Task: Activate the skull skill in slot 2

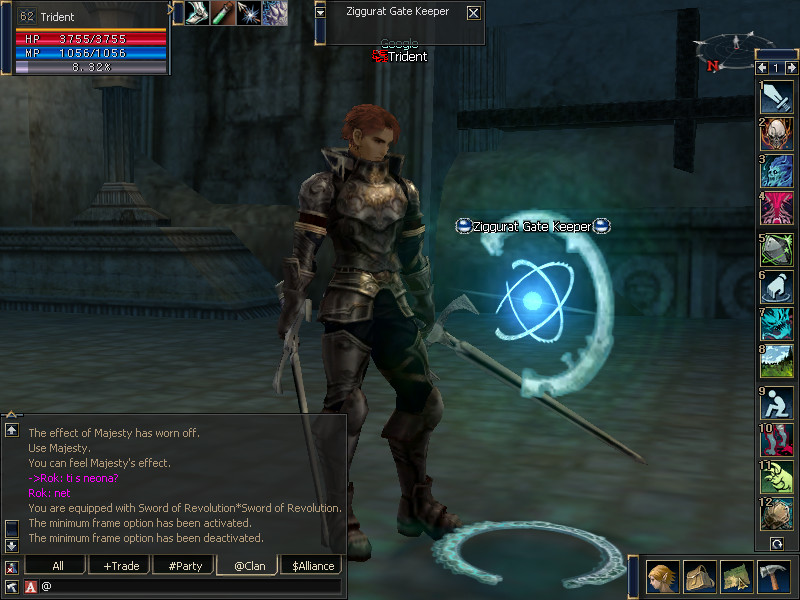Action: click(x=777, y=134)
